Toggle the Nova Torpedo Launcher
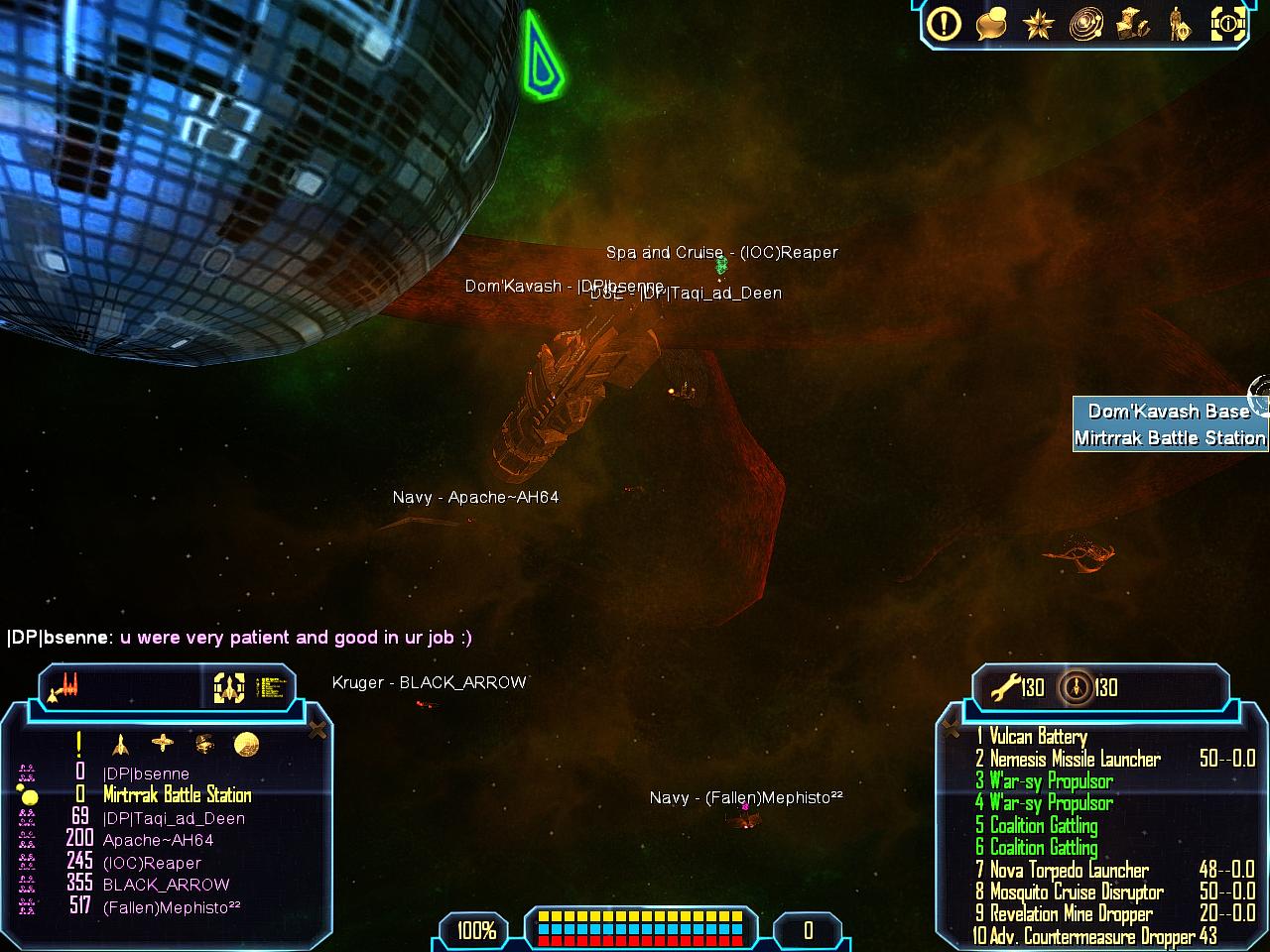1270x952 pixels. click(1069, 870)
